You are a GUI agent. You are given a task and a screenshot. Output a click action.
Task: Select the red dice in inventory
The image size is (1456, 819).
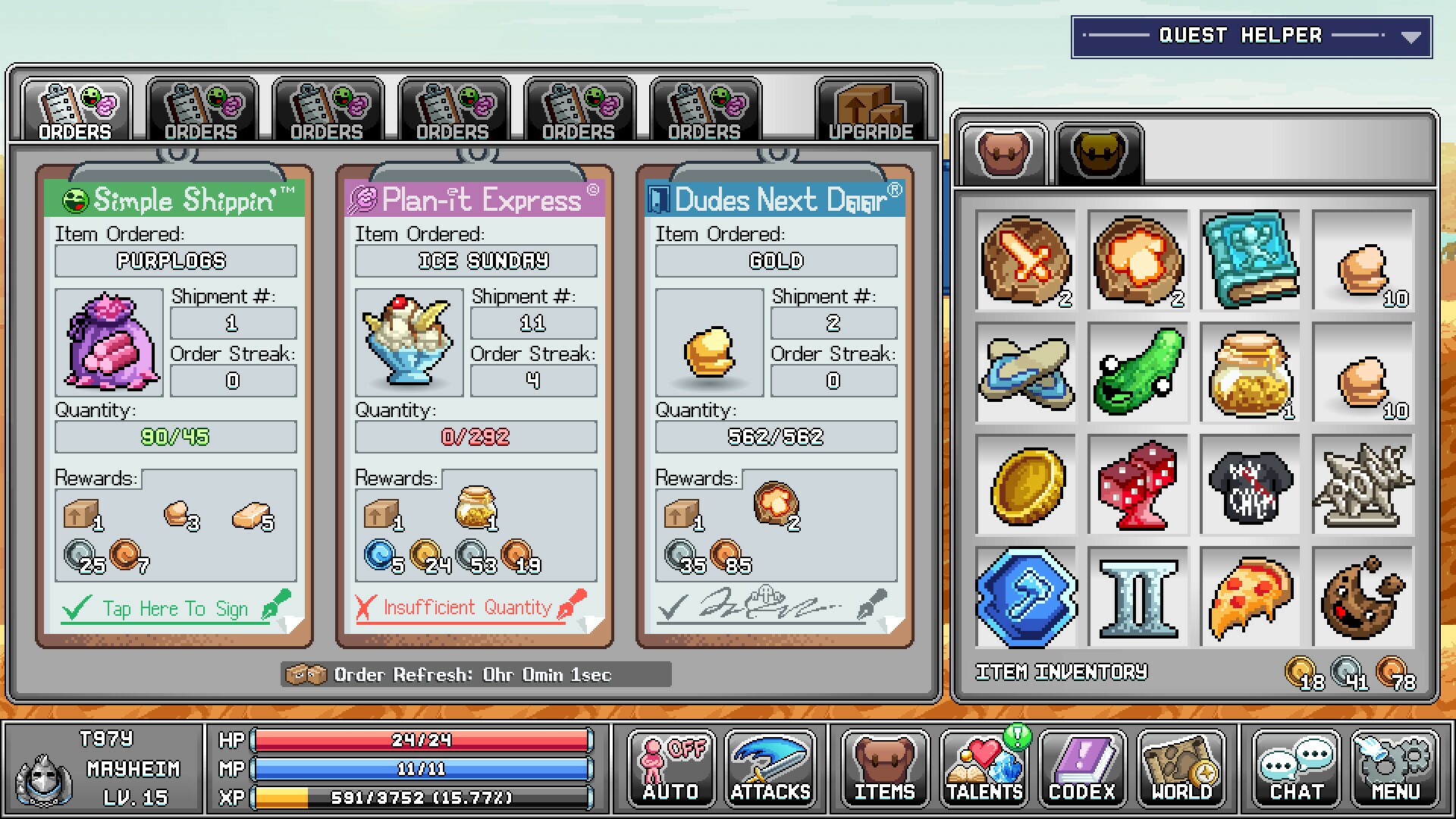point(1138,486)
